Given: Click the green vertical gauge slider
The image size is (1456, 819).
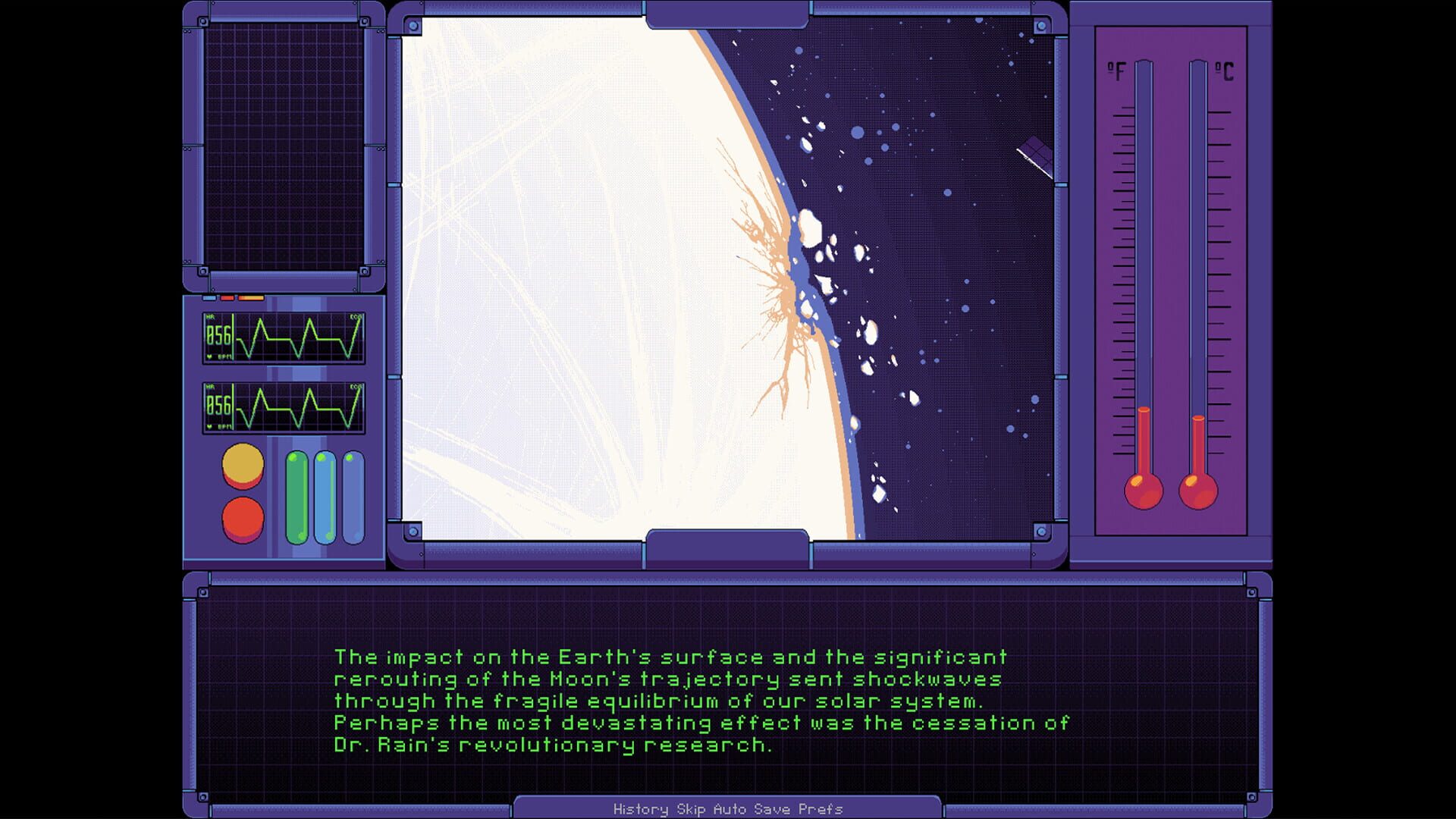Looking at the screenshot, I should coord(295,497).
